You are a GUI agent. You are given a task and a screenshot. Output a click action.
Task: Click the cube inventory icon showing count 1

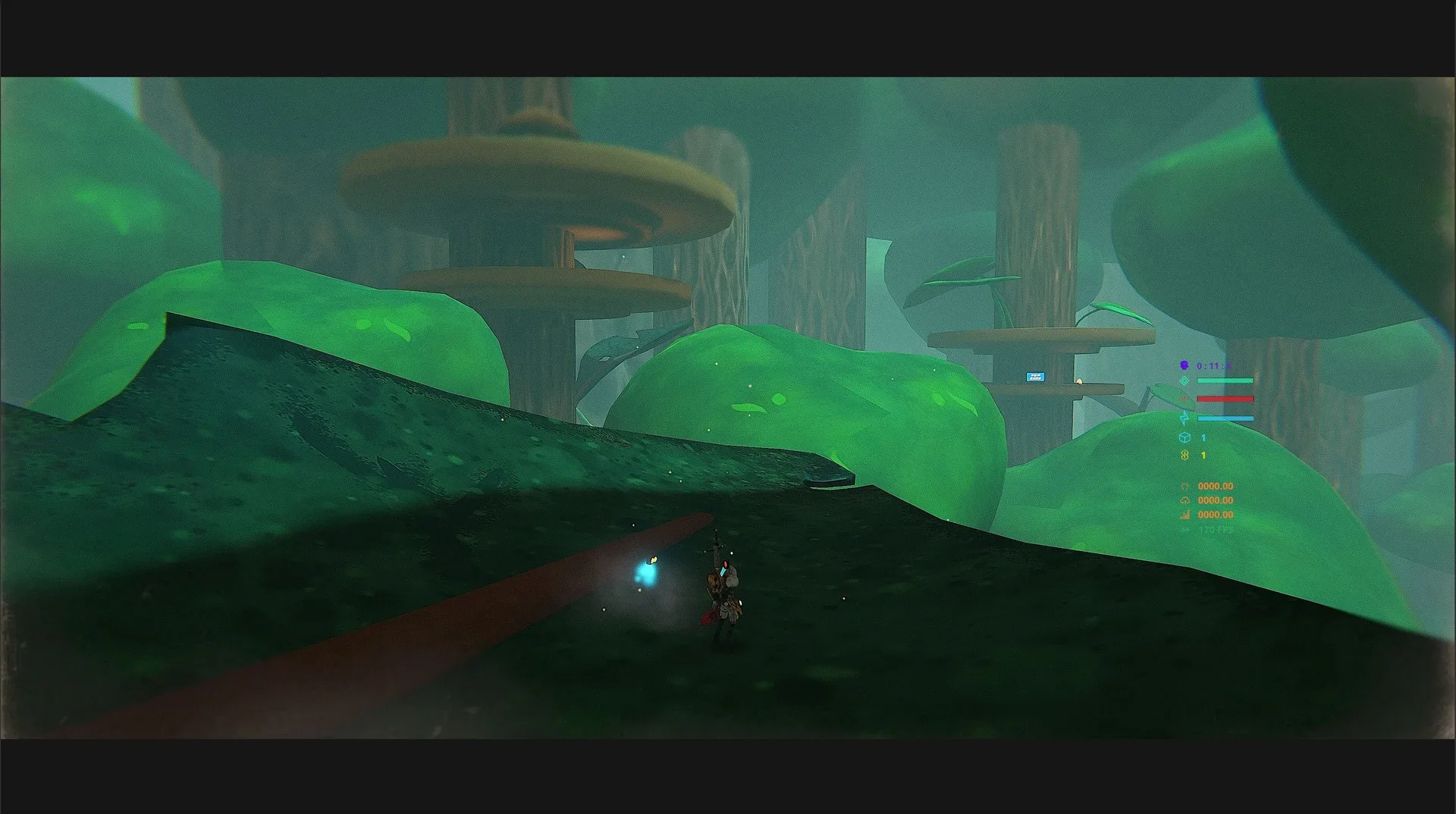tap(1185, 437)
